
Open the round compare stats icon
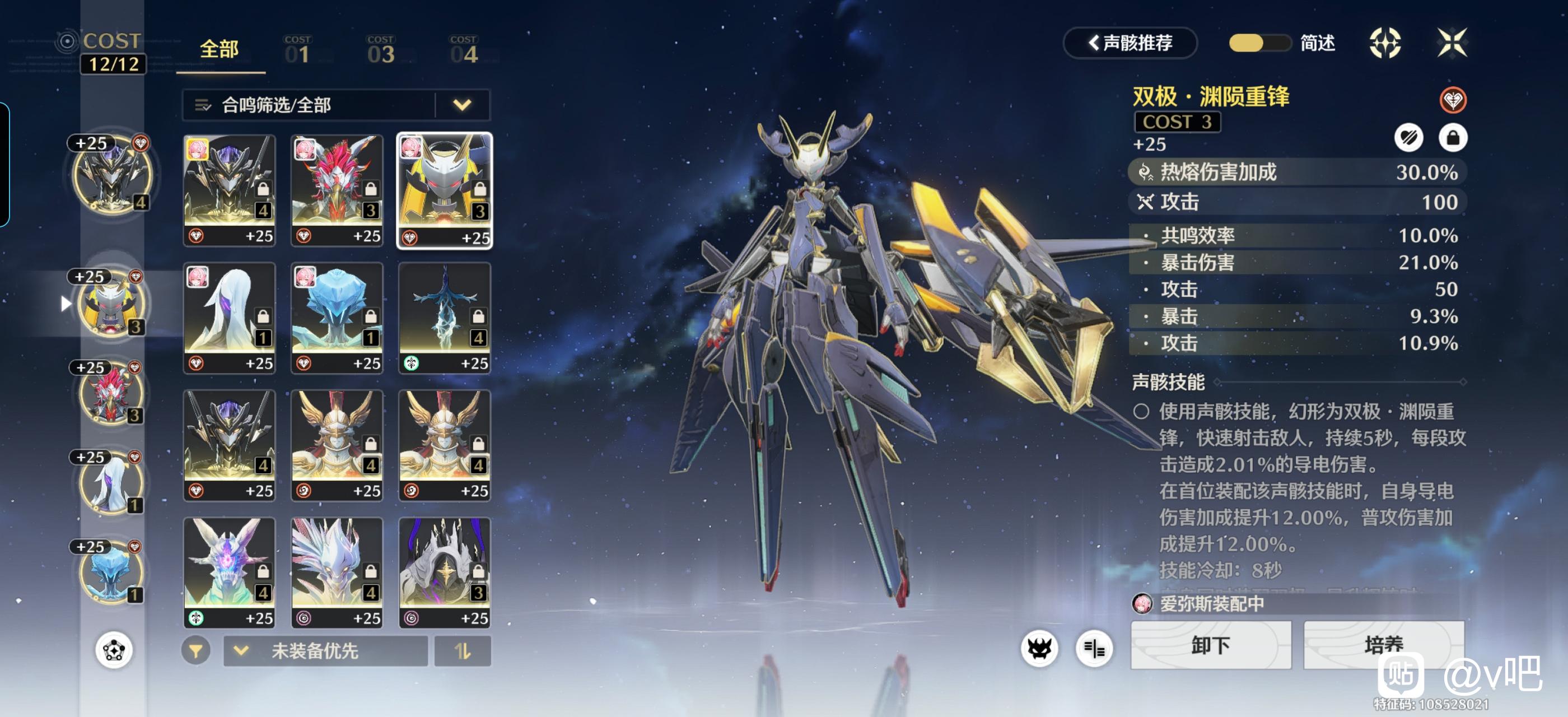pos(1094,649)
